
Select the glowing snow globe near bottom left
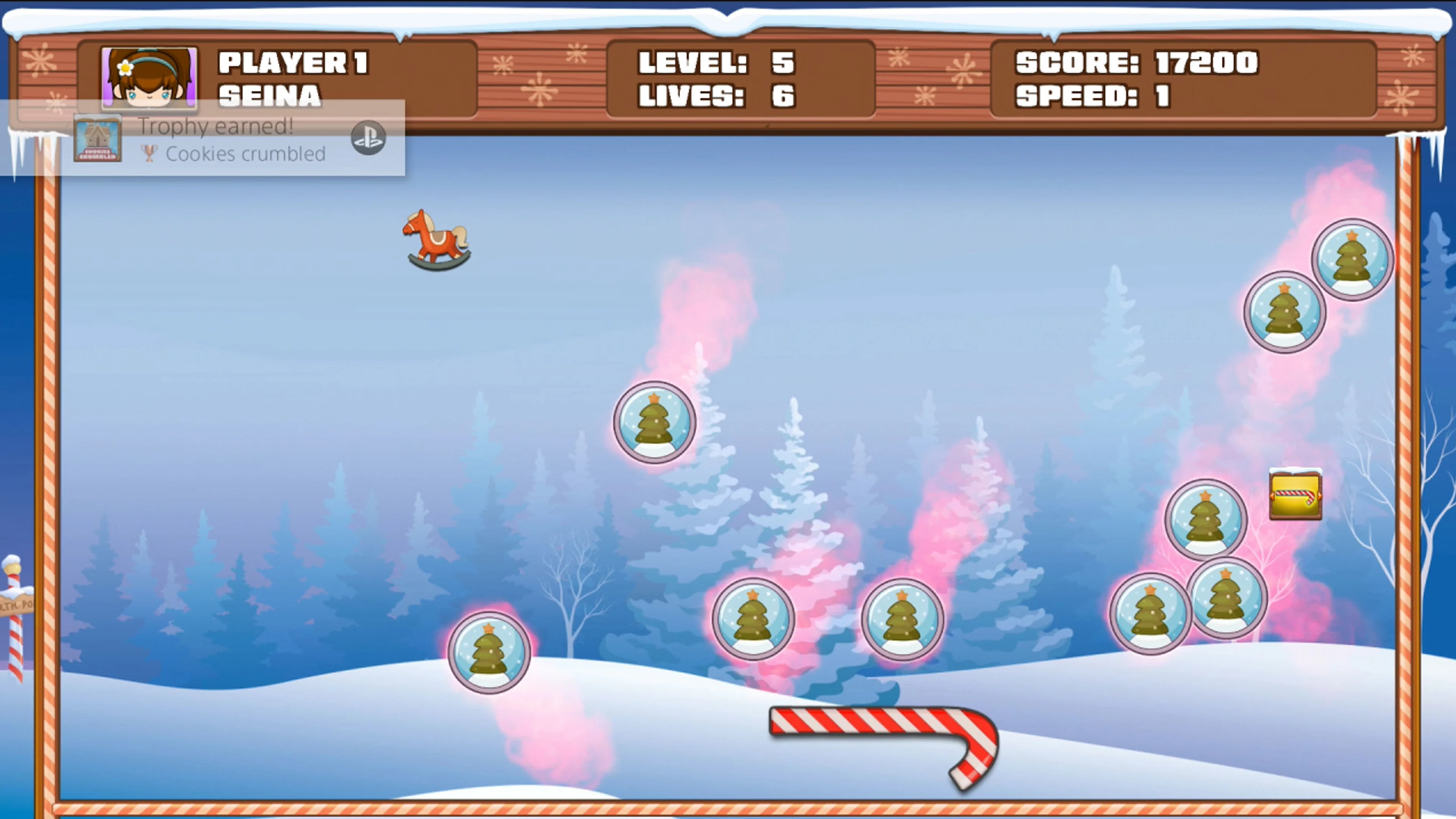pyautogui.click(x=490, y=654)
